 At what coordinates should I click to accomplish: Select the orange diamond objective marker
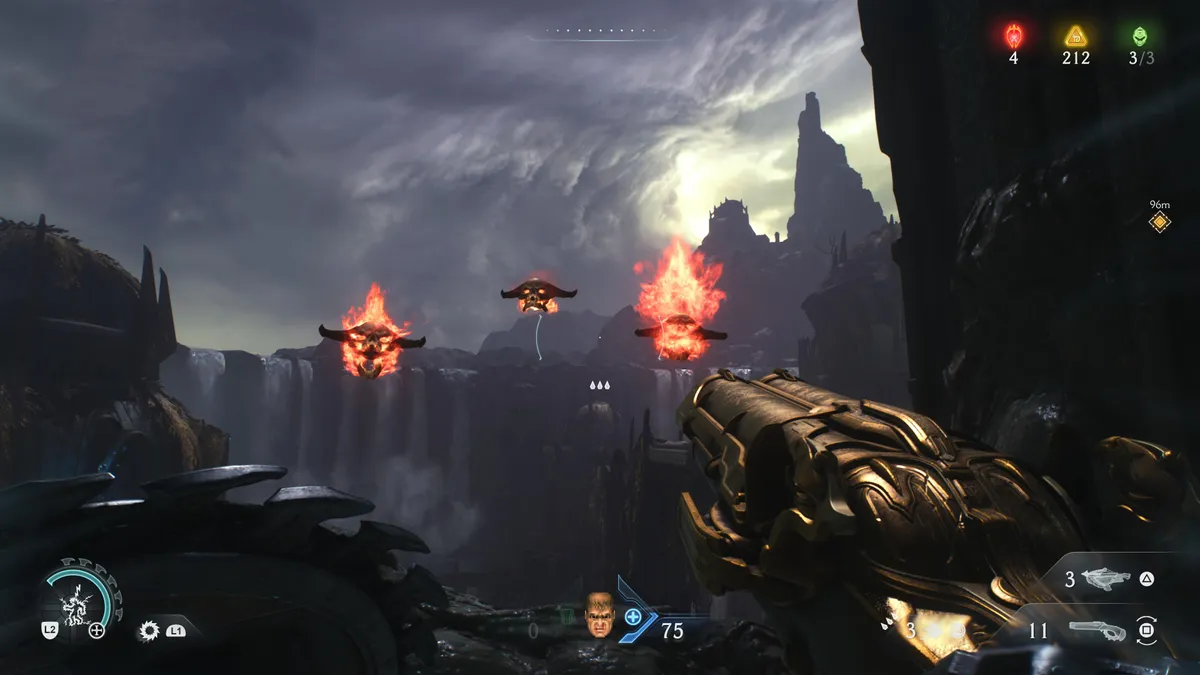[1159, 222]
